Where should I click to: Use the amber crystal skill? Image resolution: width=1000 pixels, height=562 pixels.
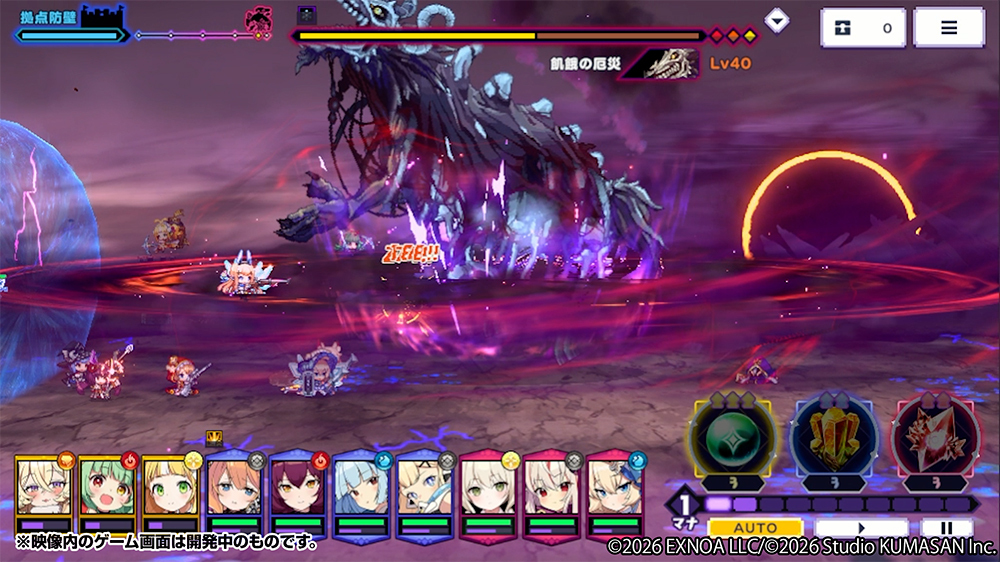point(834,438)
